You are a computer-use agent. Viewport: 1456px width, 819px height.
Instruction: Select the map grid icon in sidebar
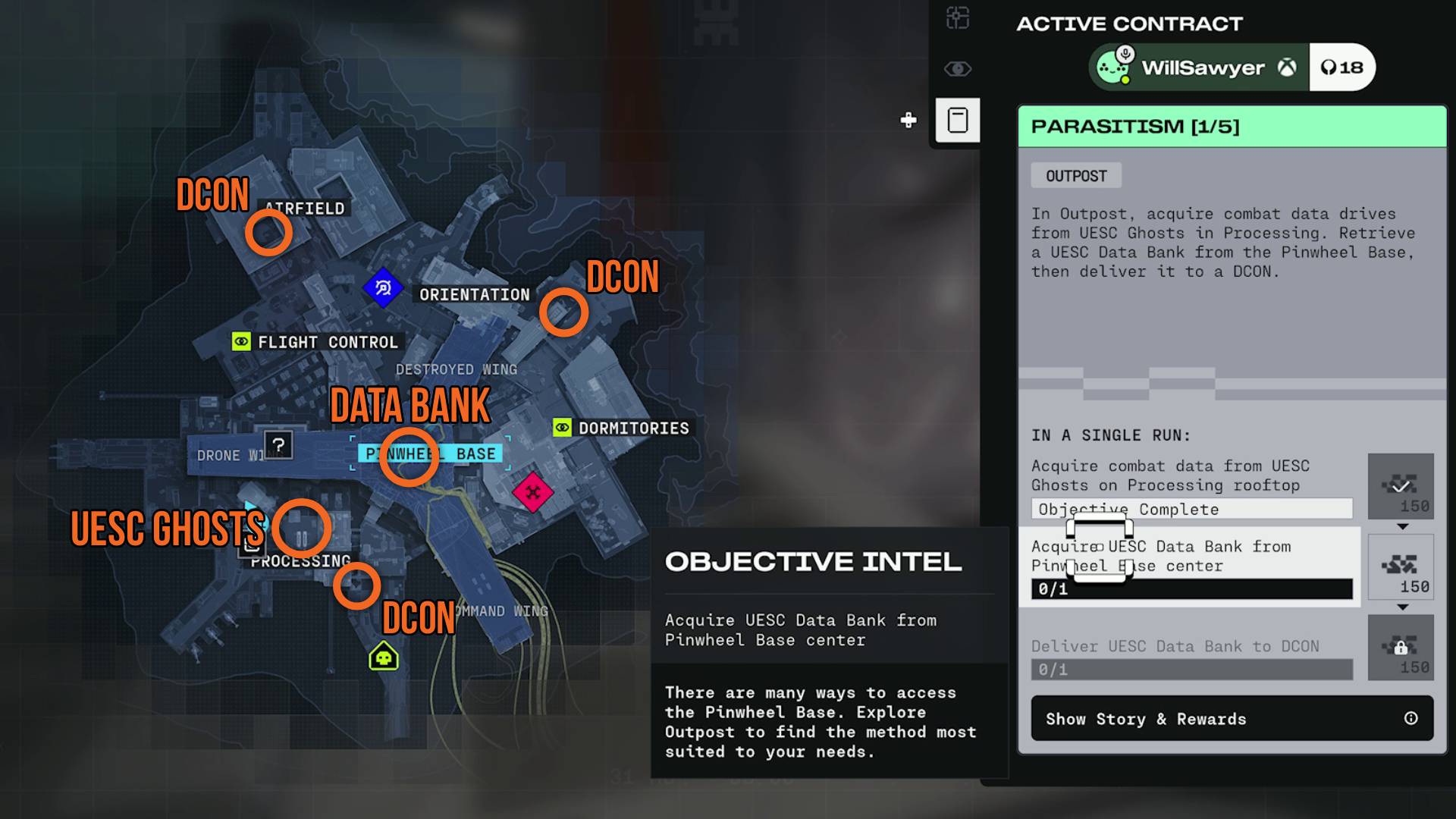pyautogui.click(x=957, y=17)
